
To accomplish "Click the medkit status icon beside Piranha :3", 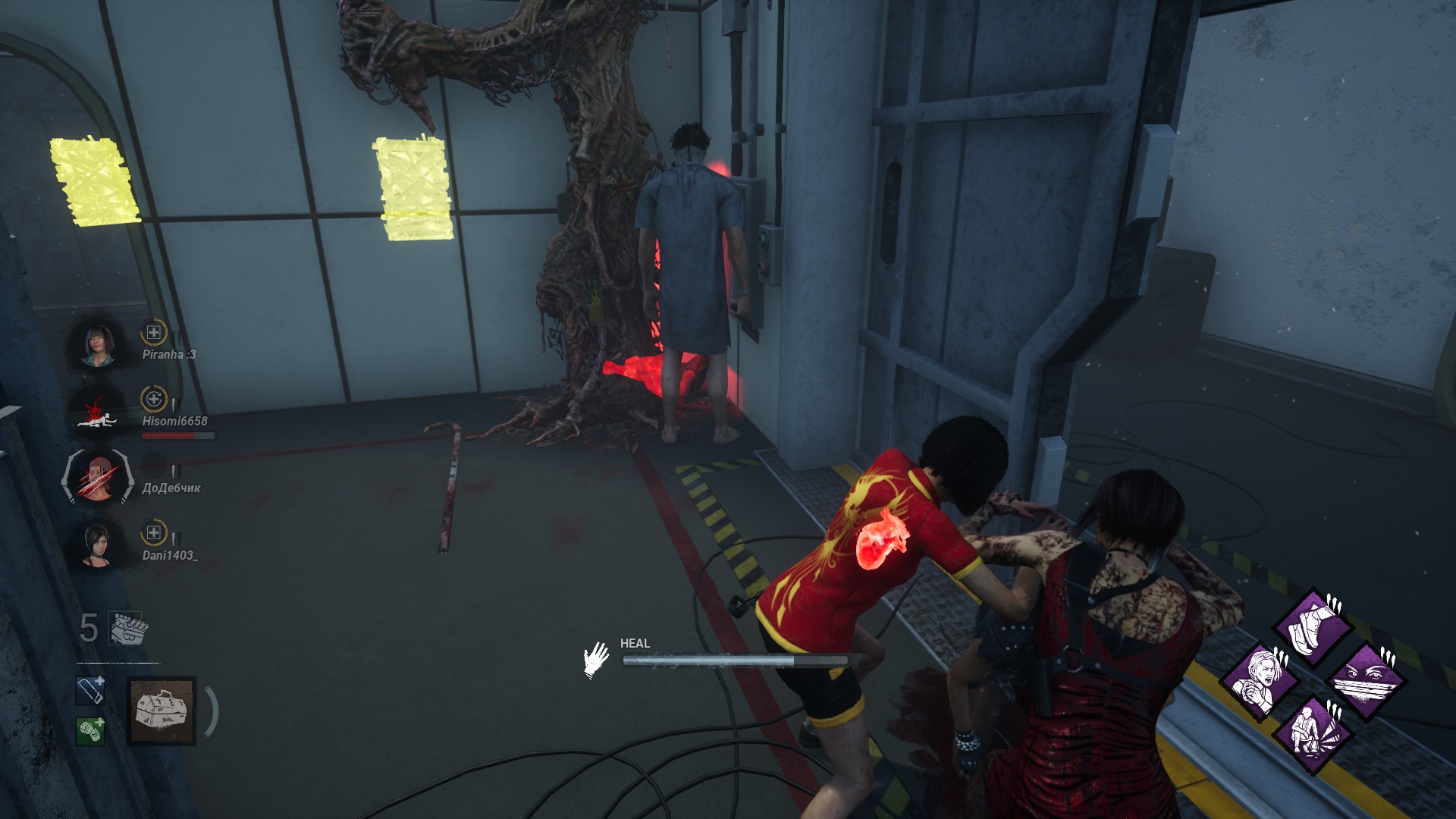I will point(154,332).
